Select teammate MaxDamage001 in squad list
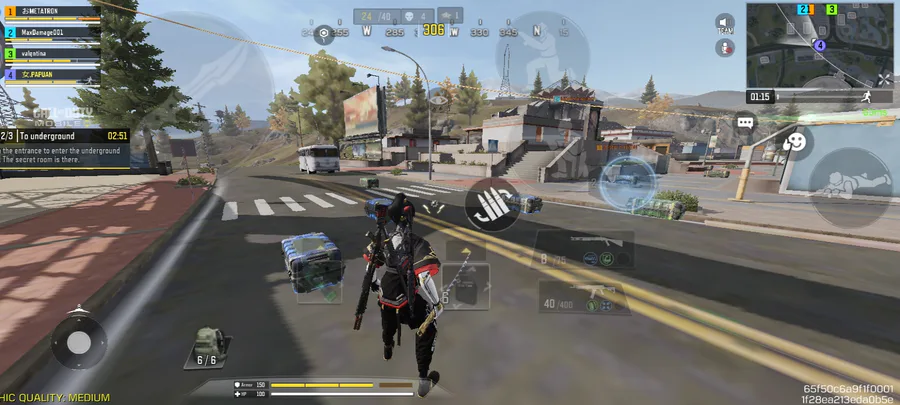This screenshot has height=405, width=900. coord(50,33)
